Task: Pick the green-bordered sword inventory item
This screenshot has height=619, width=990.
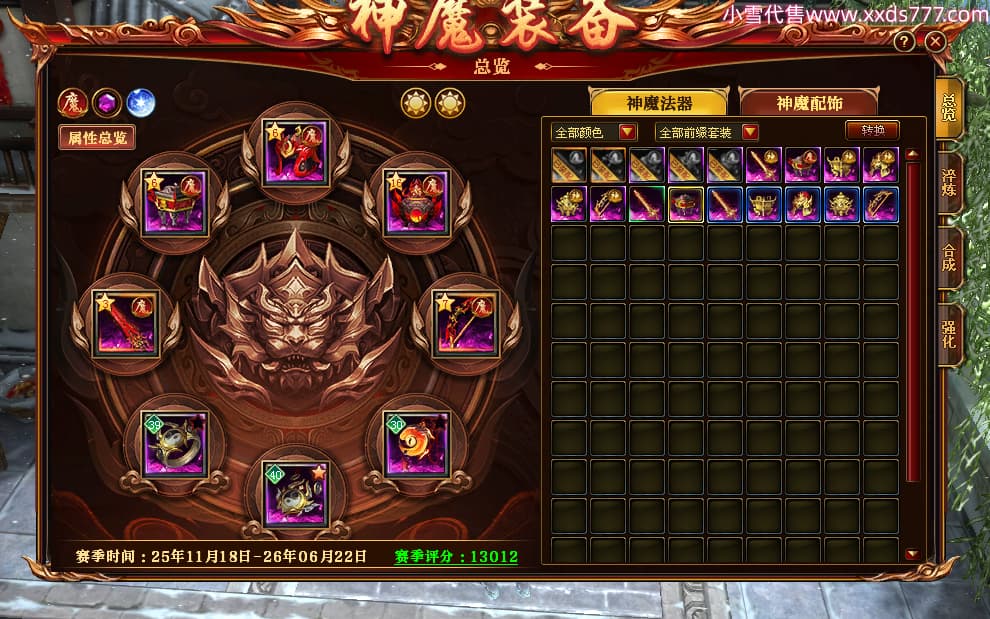Action: pos(646,203)
